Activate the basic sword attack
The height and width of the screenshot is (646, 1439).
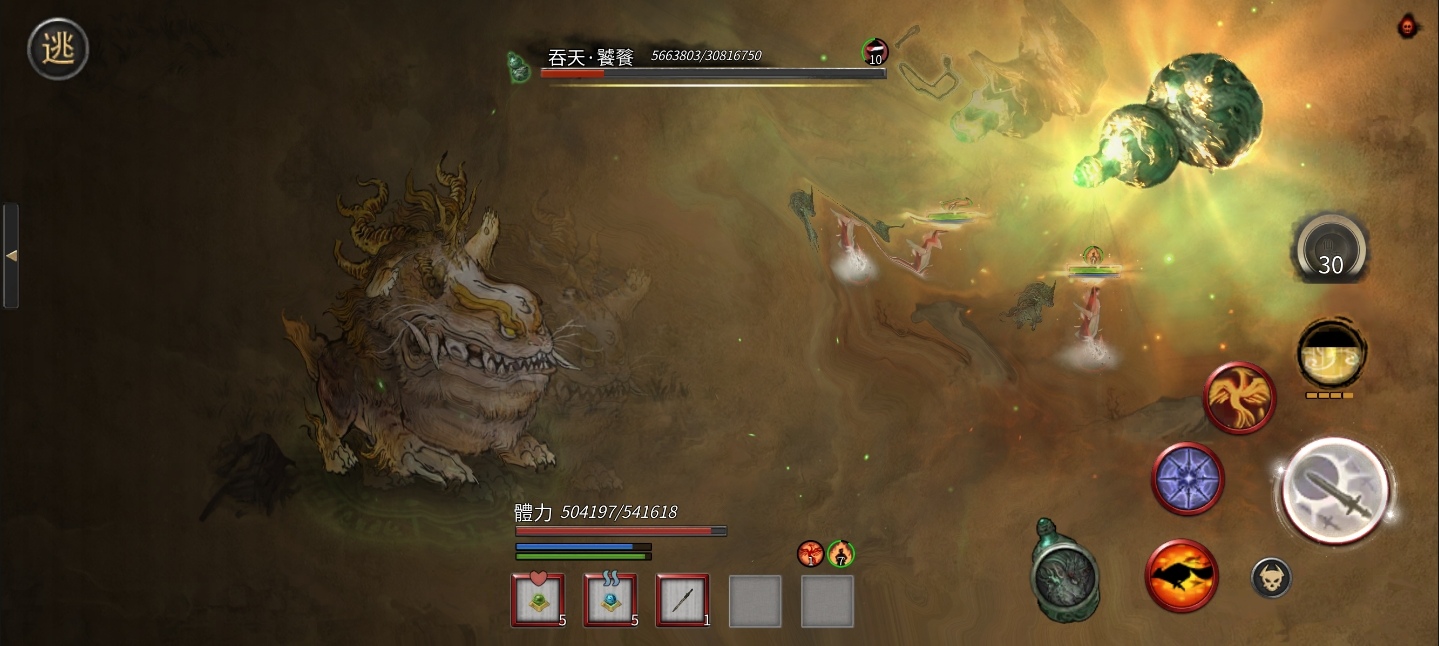point(1334,491)
